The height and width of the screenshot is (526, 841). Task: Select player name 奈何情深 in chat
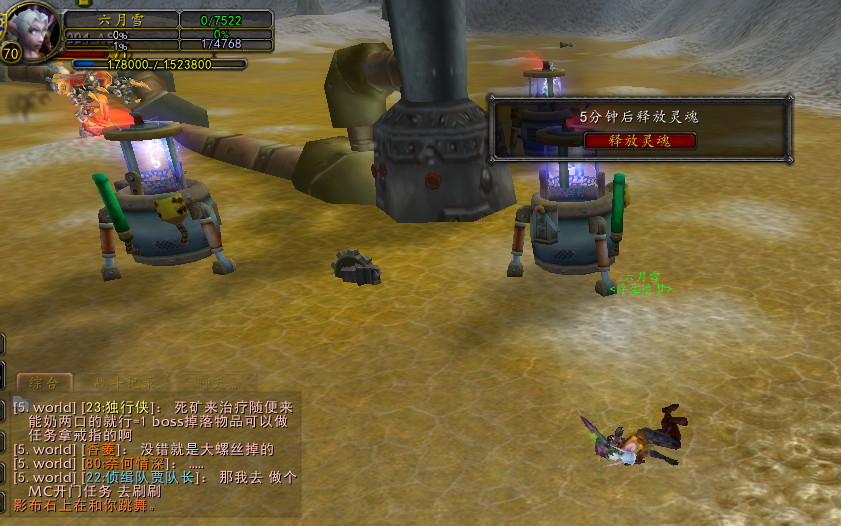129,464
